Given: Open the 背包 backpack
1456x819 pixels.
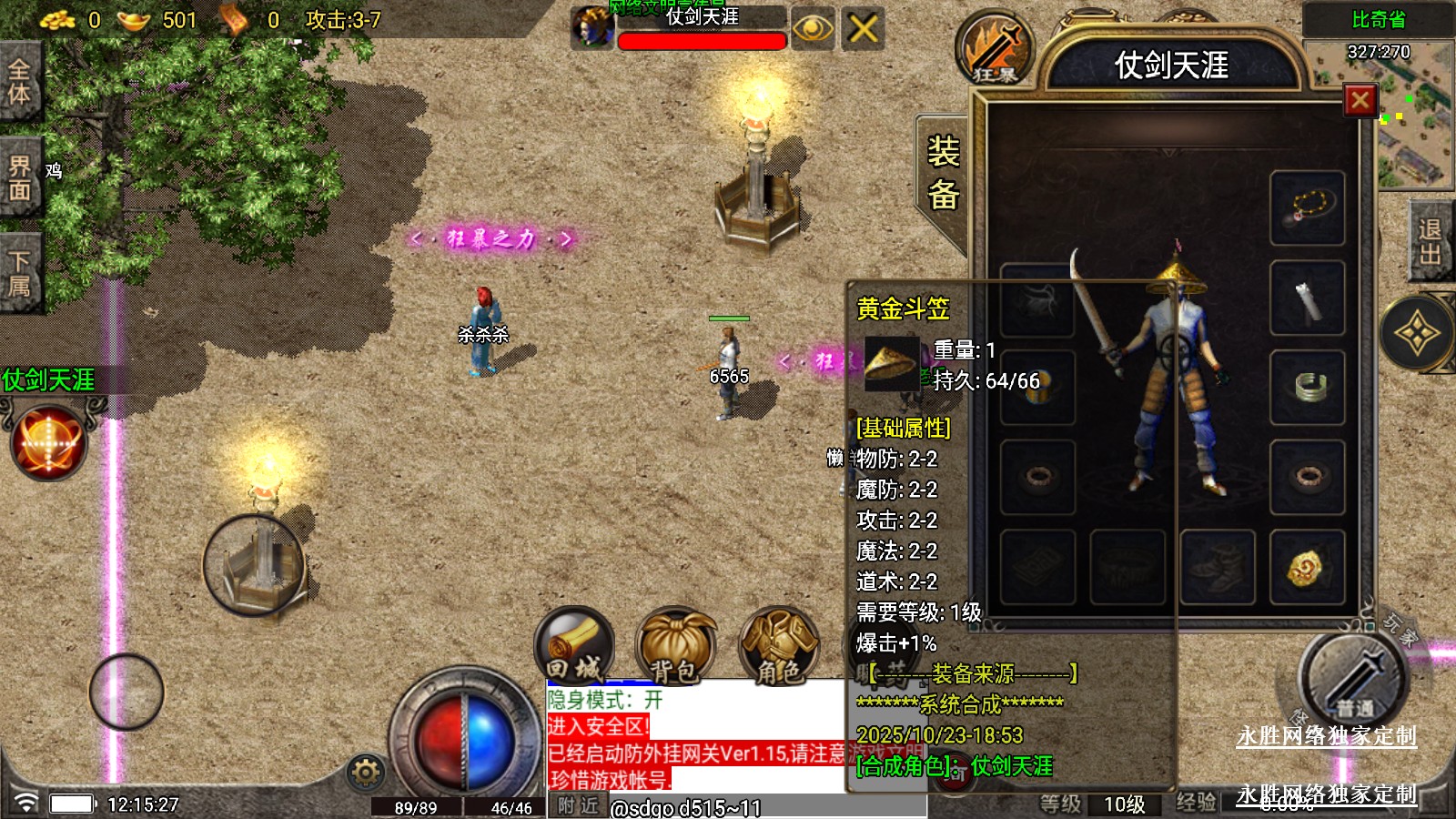Looking at the screenshot, I should click(x=675, y=646).
